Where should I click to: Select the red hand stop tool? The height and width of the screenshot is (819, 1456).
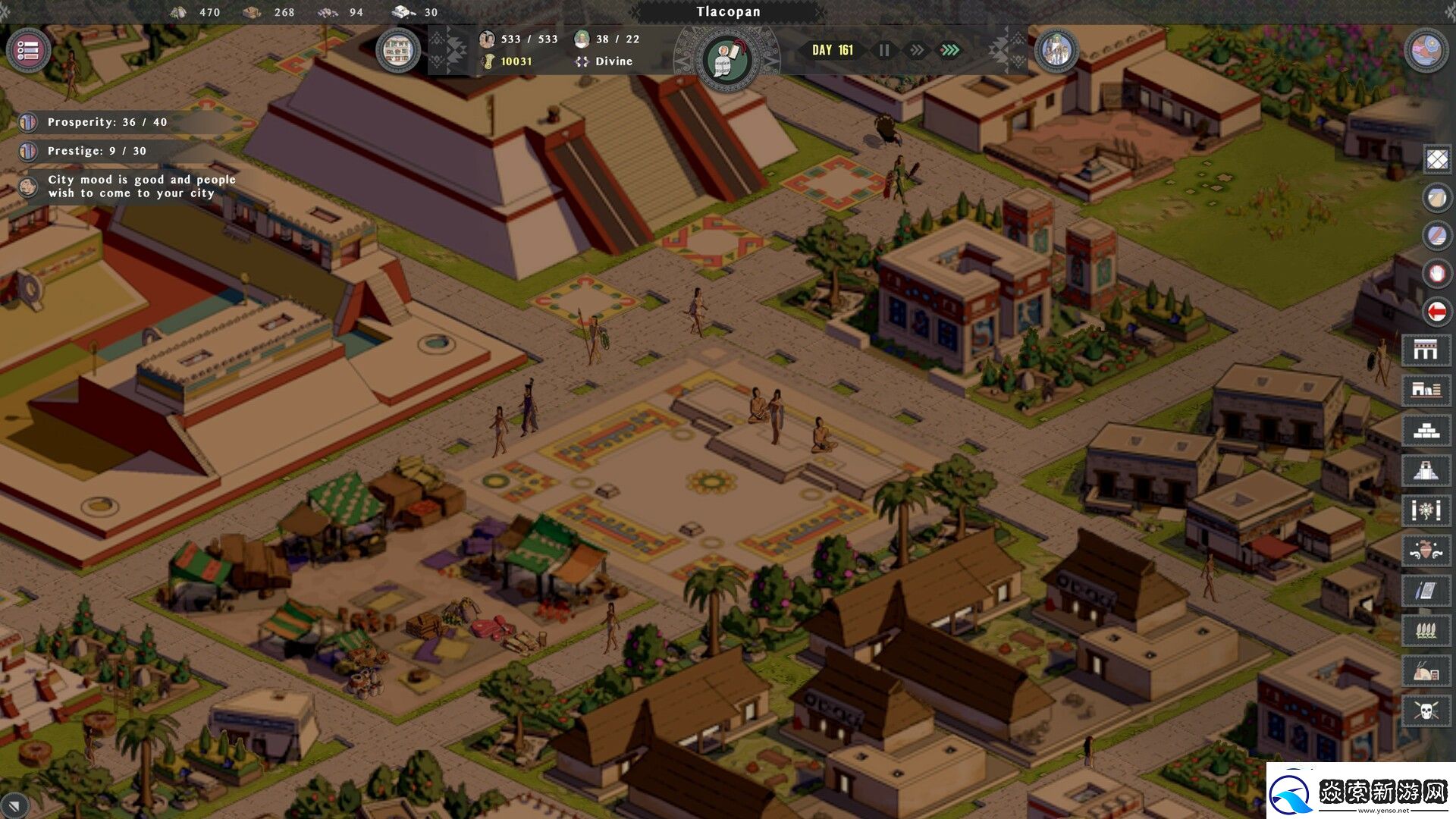[x=1437, y=273]
